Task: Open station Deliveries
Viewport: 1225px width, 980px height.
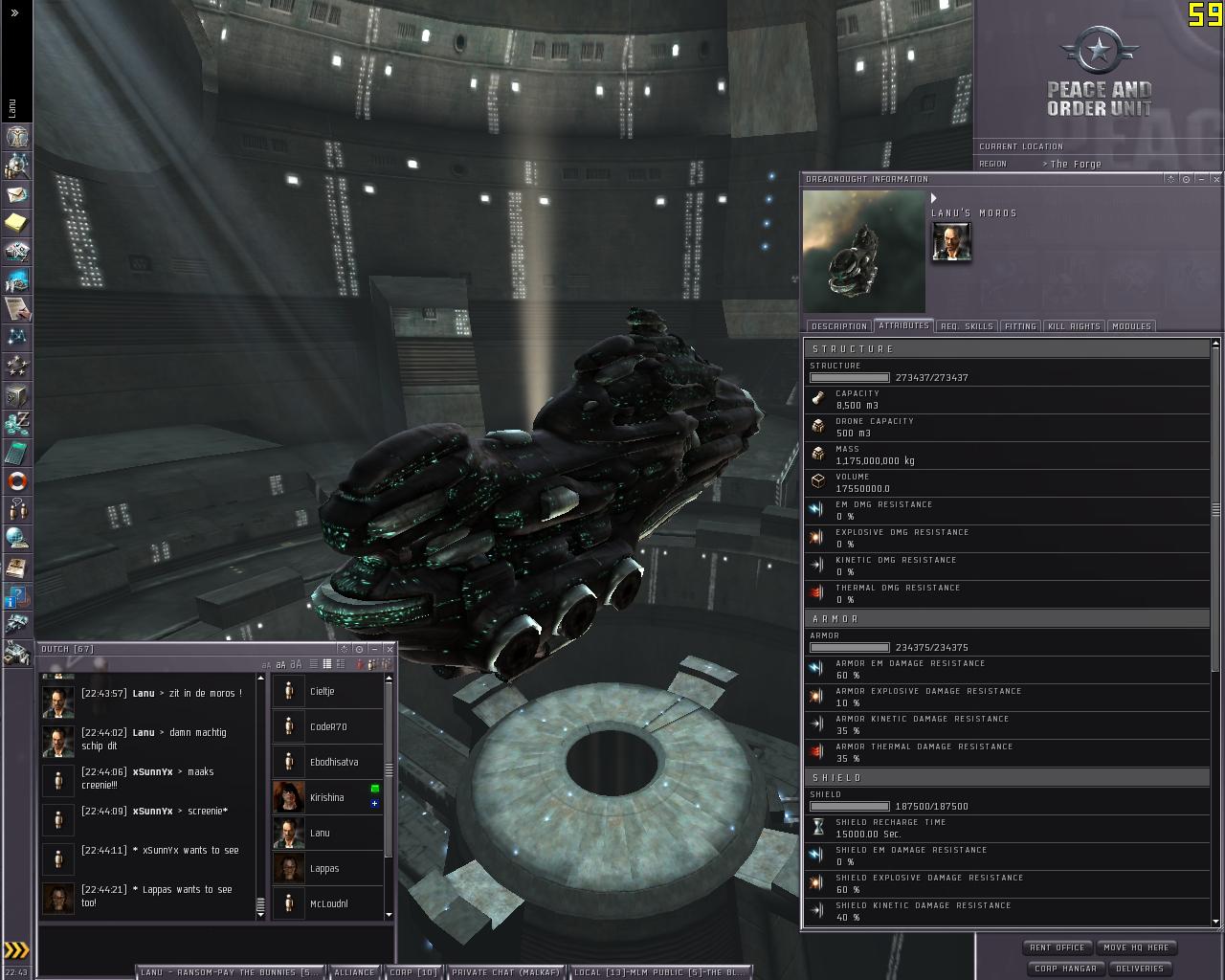Action: [x=1140, y=969]
